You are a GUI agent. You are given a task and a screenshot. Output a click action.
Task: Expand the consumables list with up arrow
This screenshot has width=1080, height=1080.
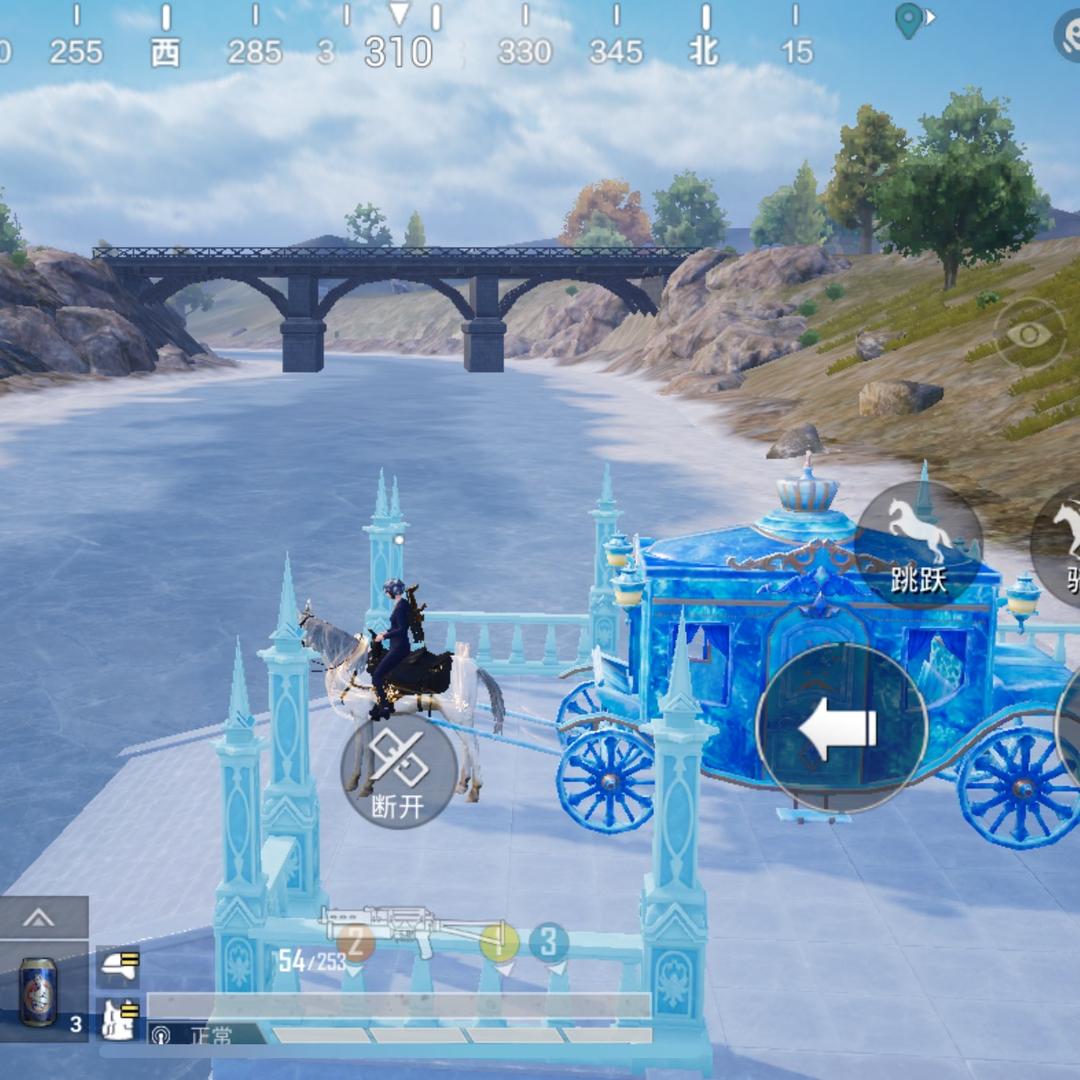pos(39,917)
